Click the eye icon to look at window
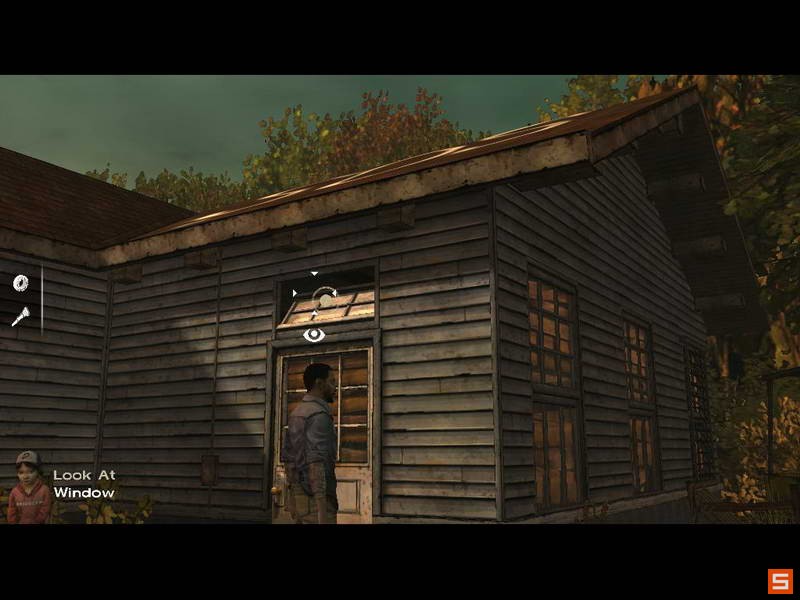The image size is (800, 600). click(314, 335)
